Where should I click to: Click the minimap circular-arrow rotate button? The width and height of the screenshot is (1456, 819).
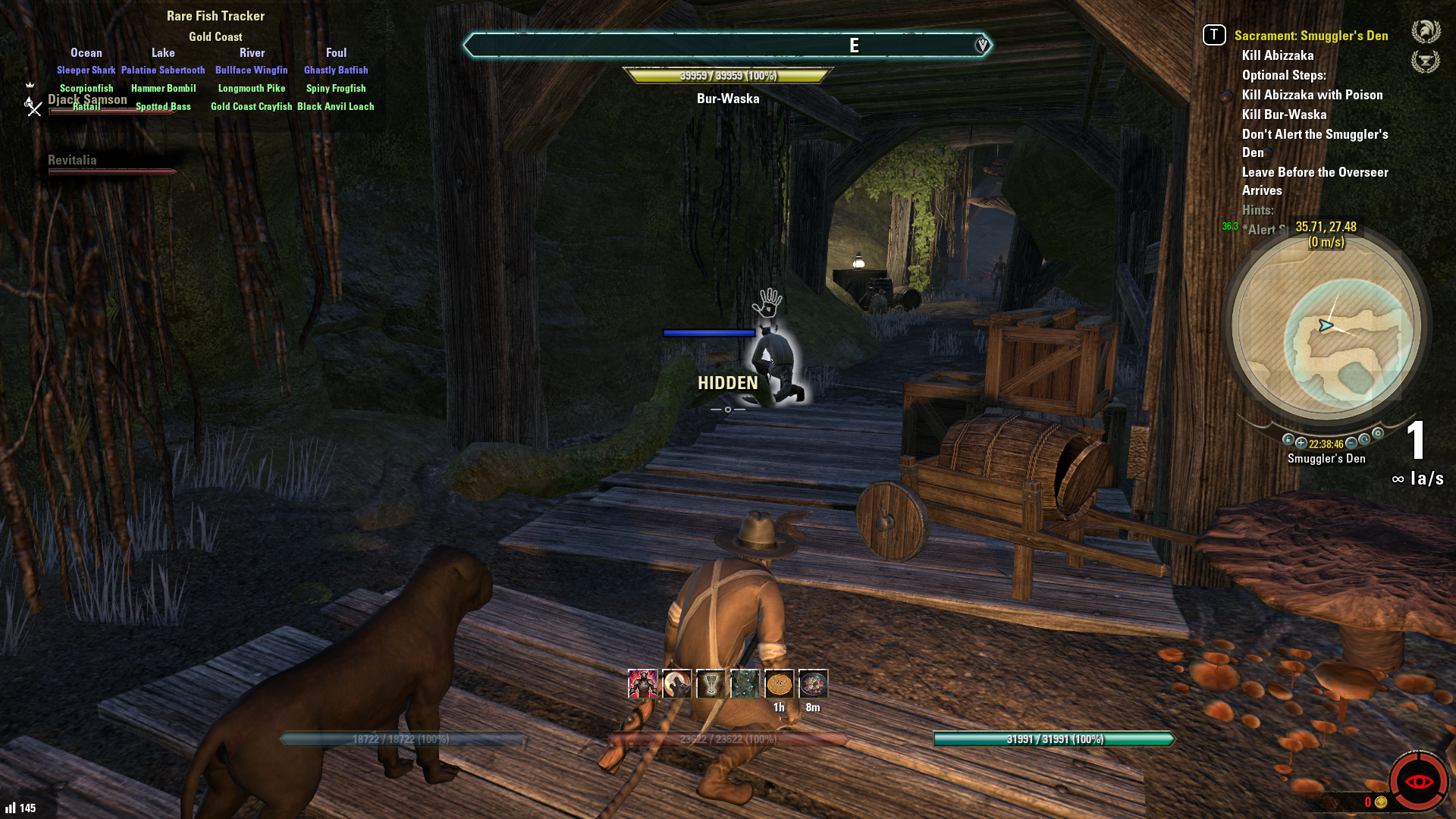pyautogui.click(x=1364, y=440)
